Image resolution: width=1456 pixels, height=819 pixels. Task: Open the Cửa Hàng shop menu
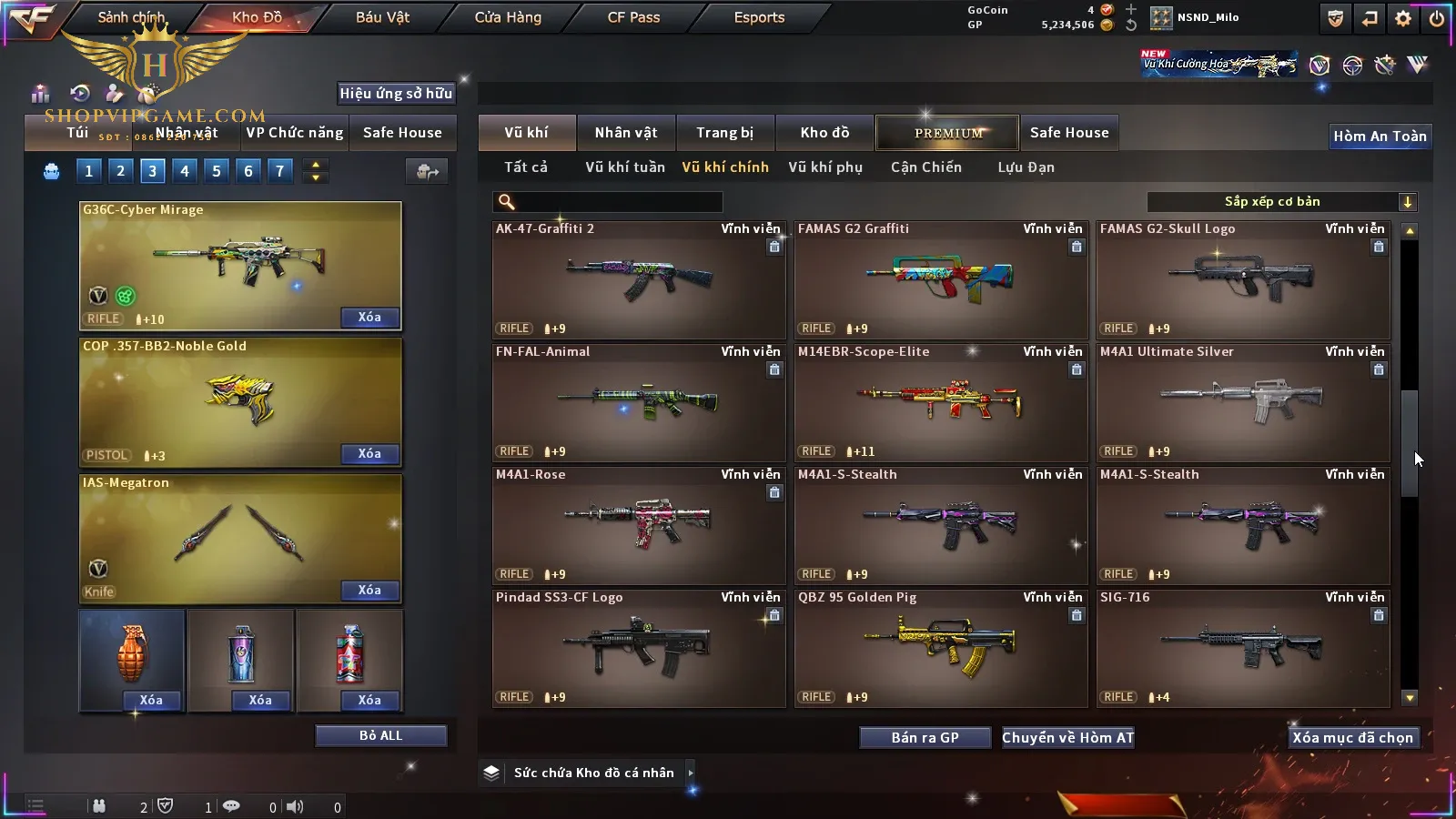pos(508,17)
